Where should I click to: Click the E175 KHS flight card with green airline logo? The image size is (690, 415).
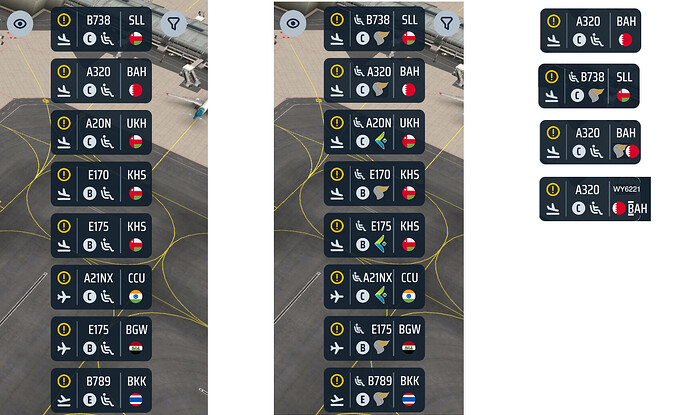pos(375,236)
